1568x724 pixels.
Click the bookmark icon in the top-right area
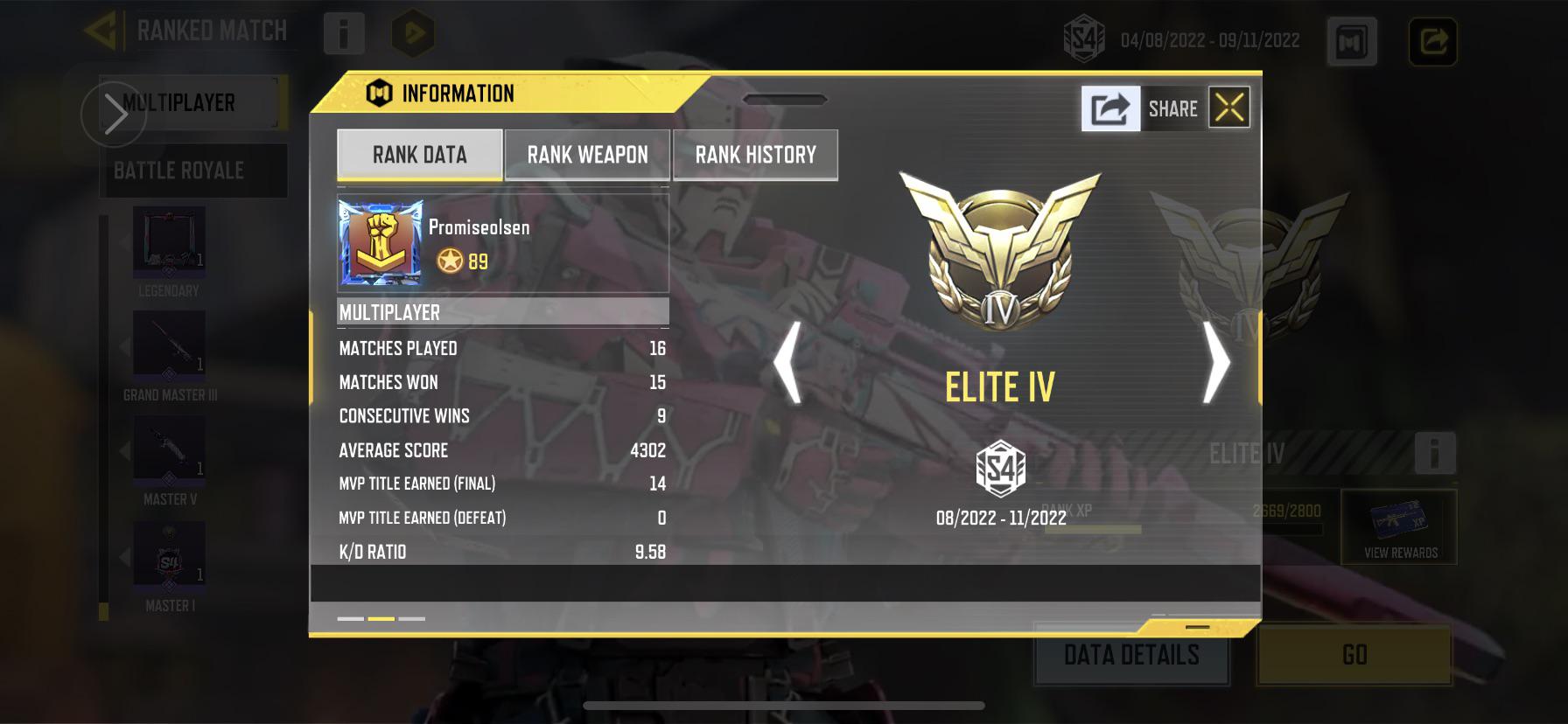(1350, 42)
